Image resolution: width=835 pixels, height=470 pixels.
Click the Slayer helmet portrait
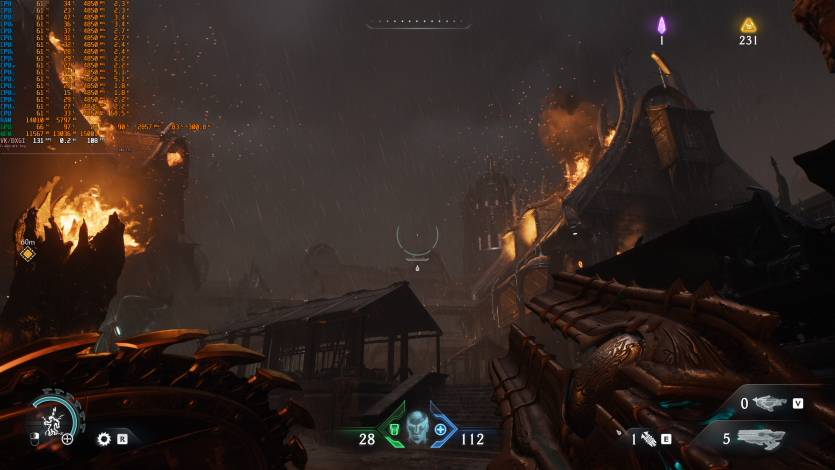(x=417, y=427)
